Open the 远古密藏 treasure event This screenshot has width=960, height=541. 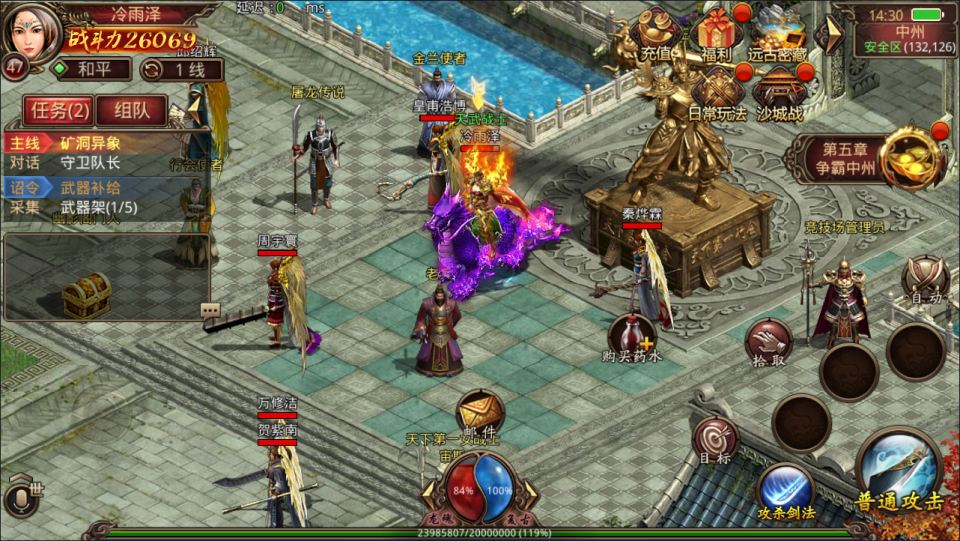coord(780,33)
